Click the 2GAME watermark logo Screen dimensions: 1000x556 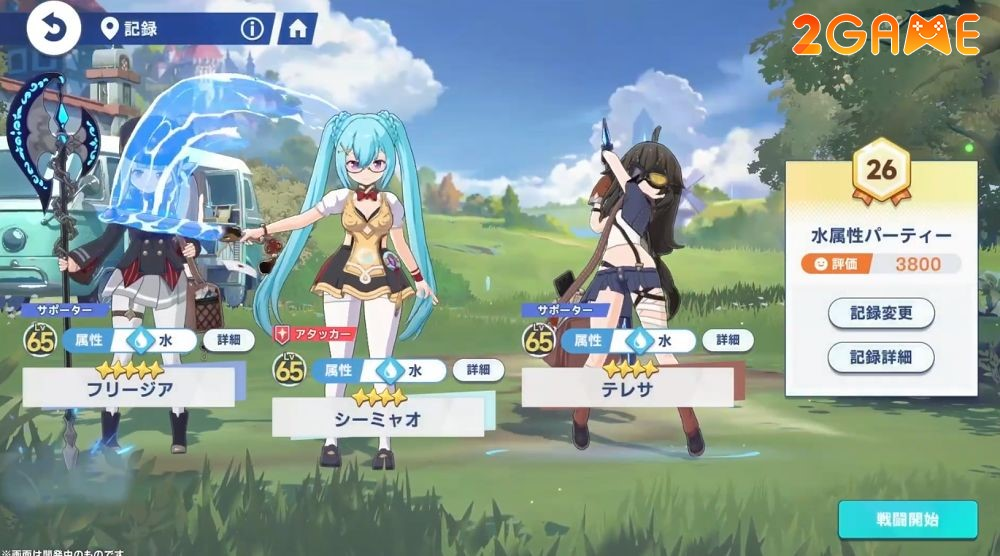(885, 34)
